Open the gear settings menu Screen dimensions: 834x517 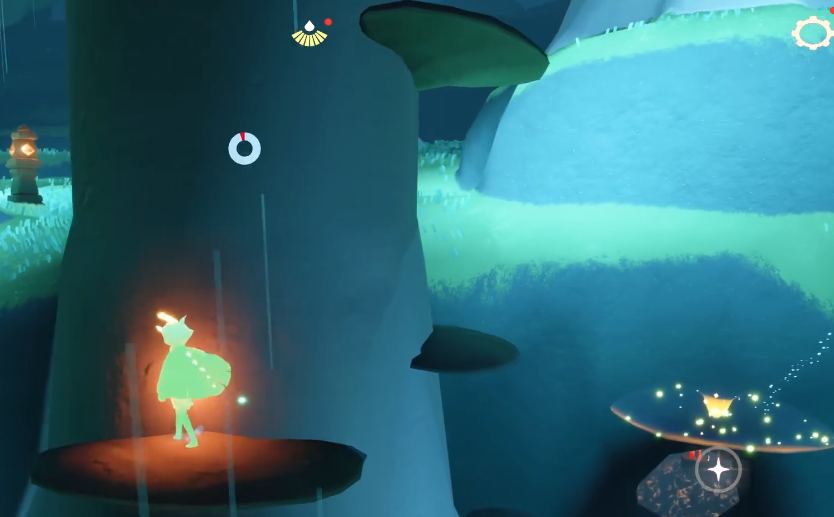click(x=812, y=33)
